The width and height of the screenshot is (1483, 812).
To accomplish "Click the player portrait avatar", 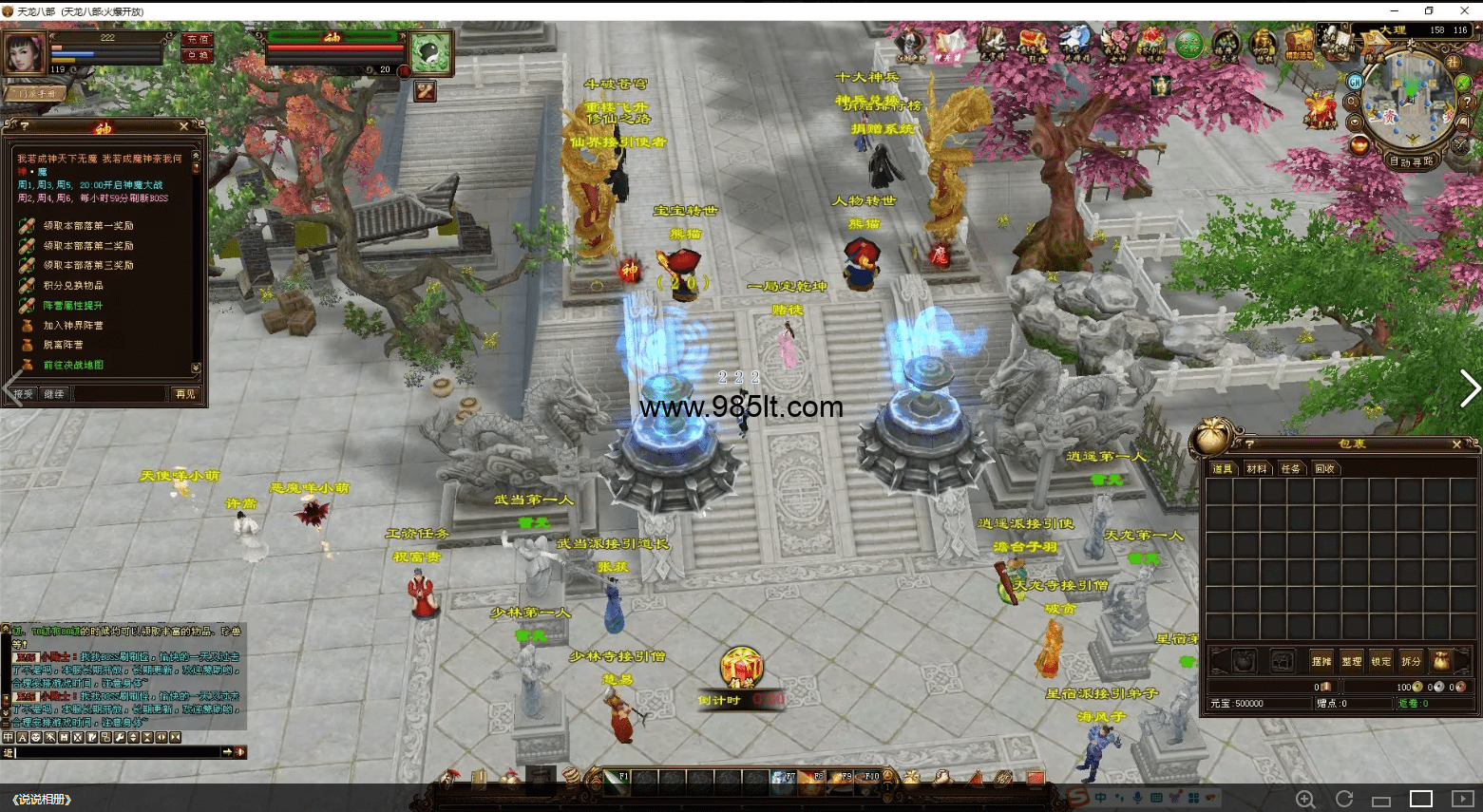I will (x=25, y=52).
